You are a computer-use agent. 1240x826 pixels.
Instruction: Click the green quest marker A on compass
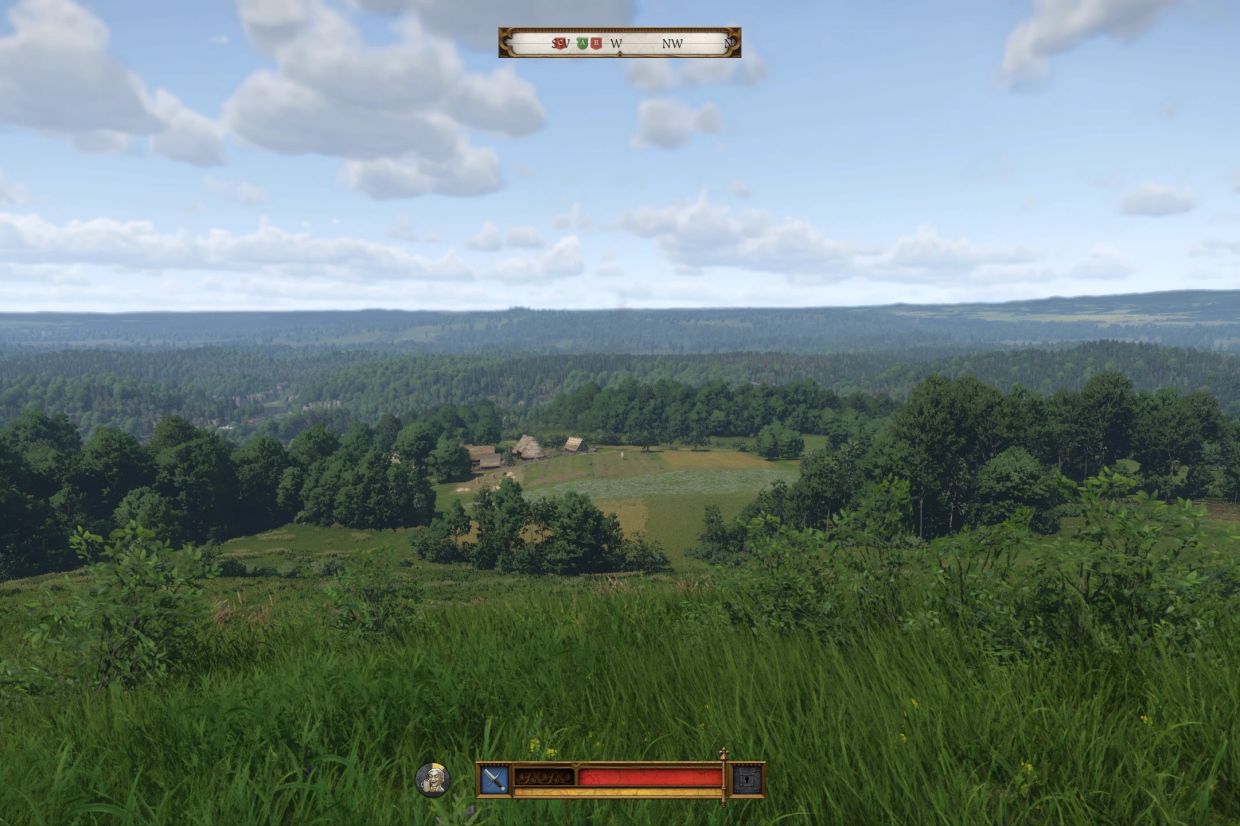580,43
